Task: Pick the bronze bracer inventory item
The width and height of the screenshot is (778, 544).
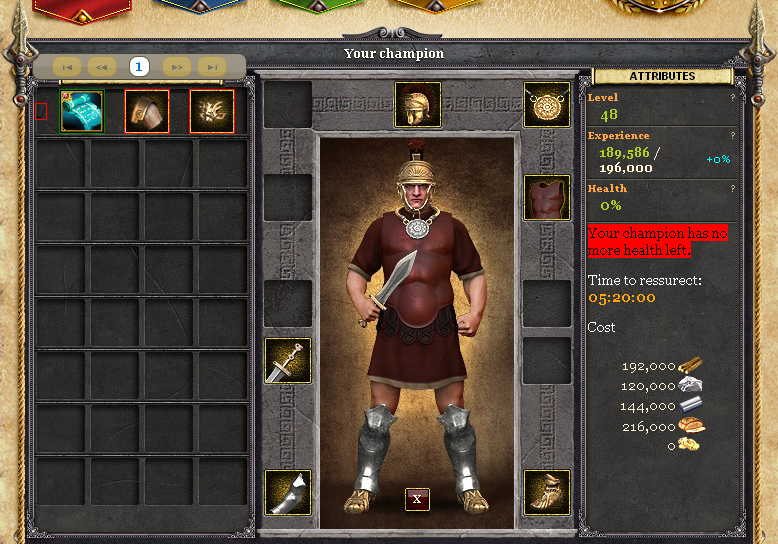Action: (x=147, y=111)
